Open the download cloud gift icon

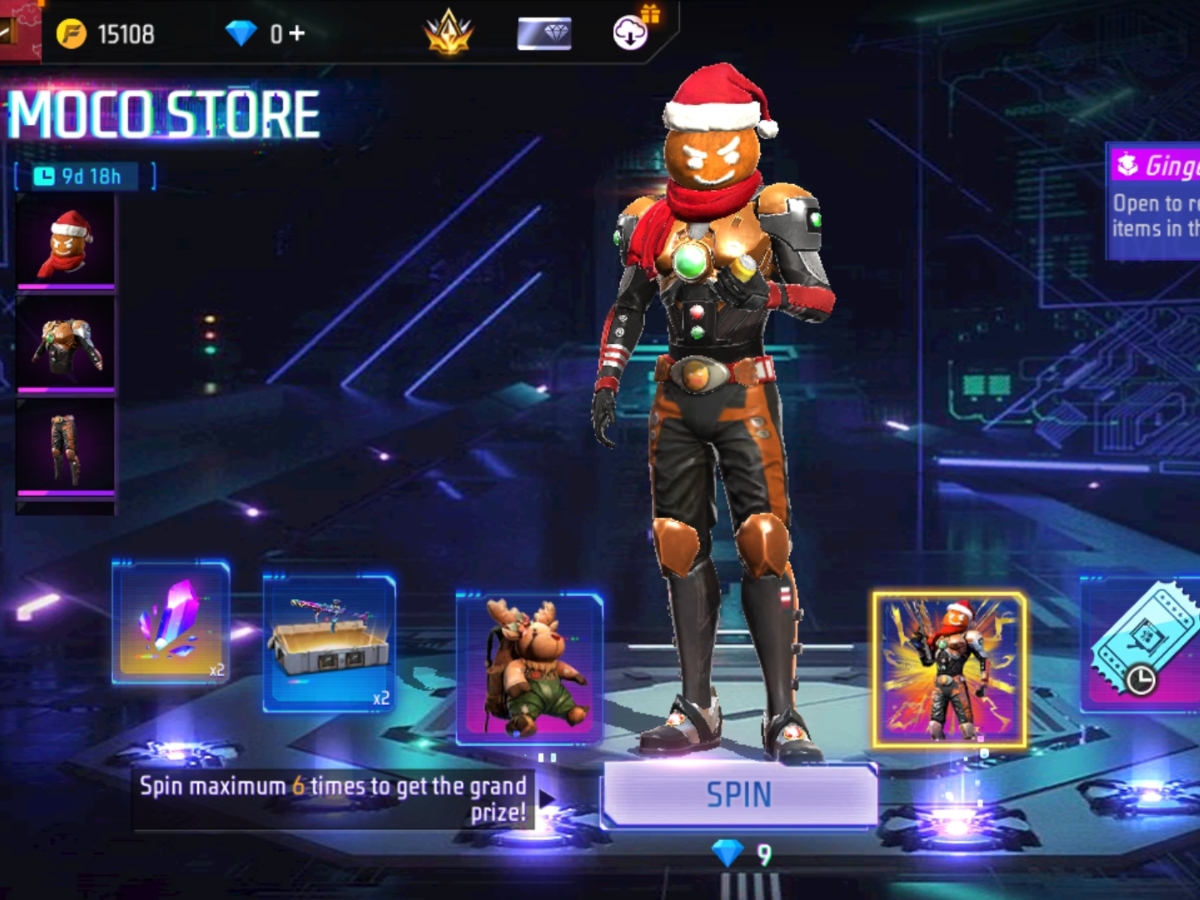(x=632, y=32)
